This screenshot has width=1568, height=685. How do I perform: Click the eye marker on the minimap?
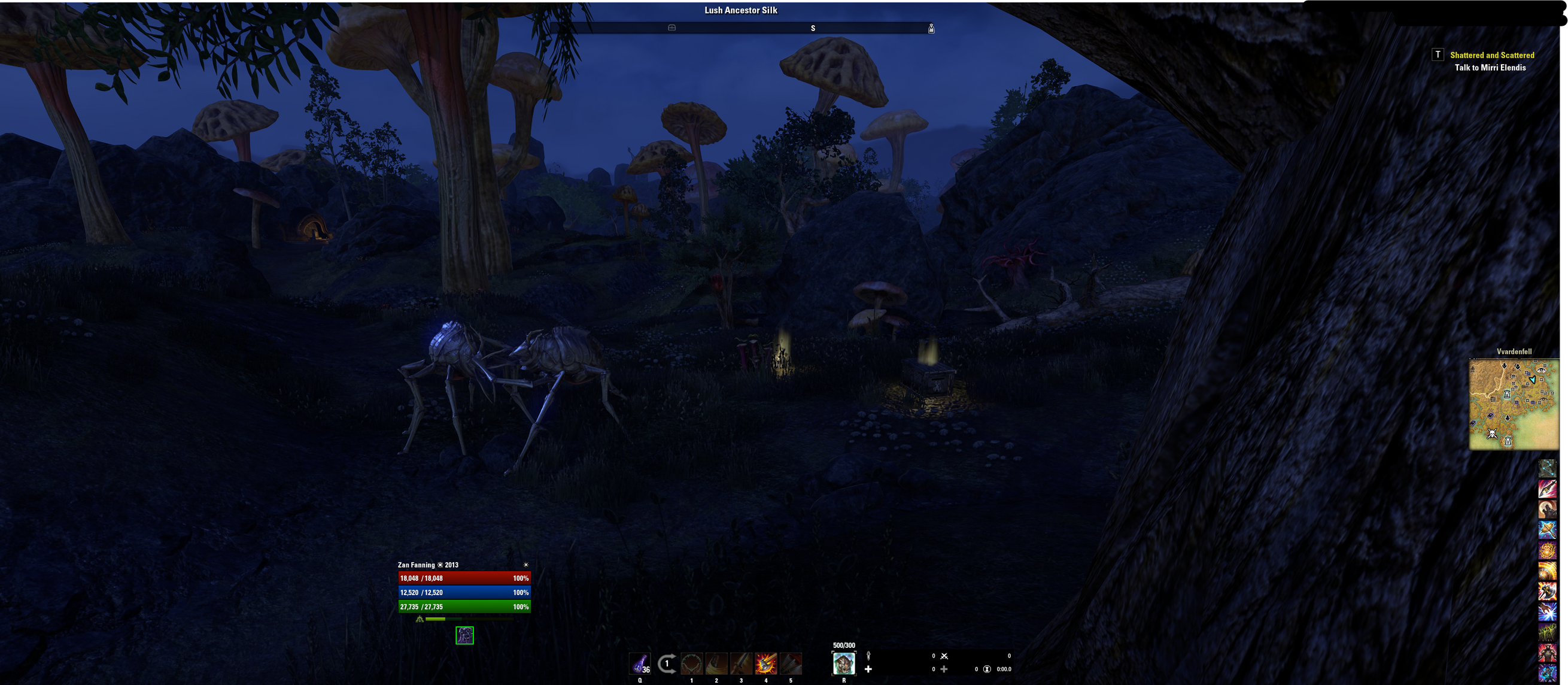[x=1540, y=370]
